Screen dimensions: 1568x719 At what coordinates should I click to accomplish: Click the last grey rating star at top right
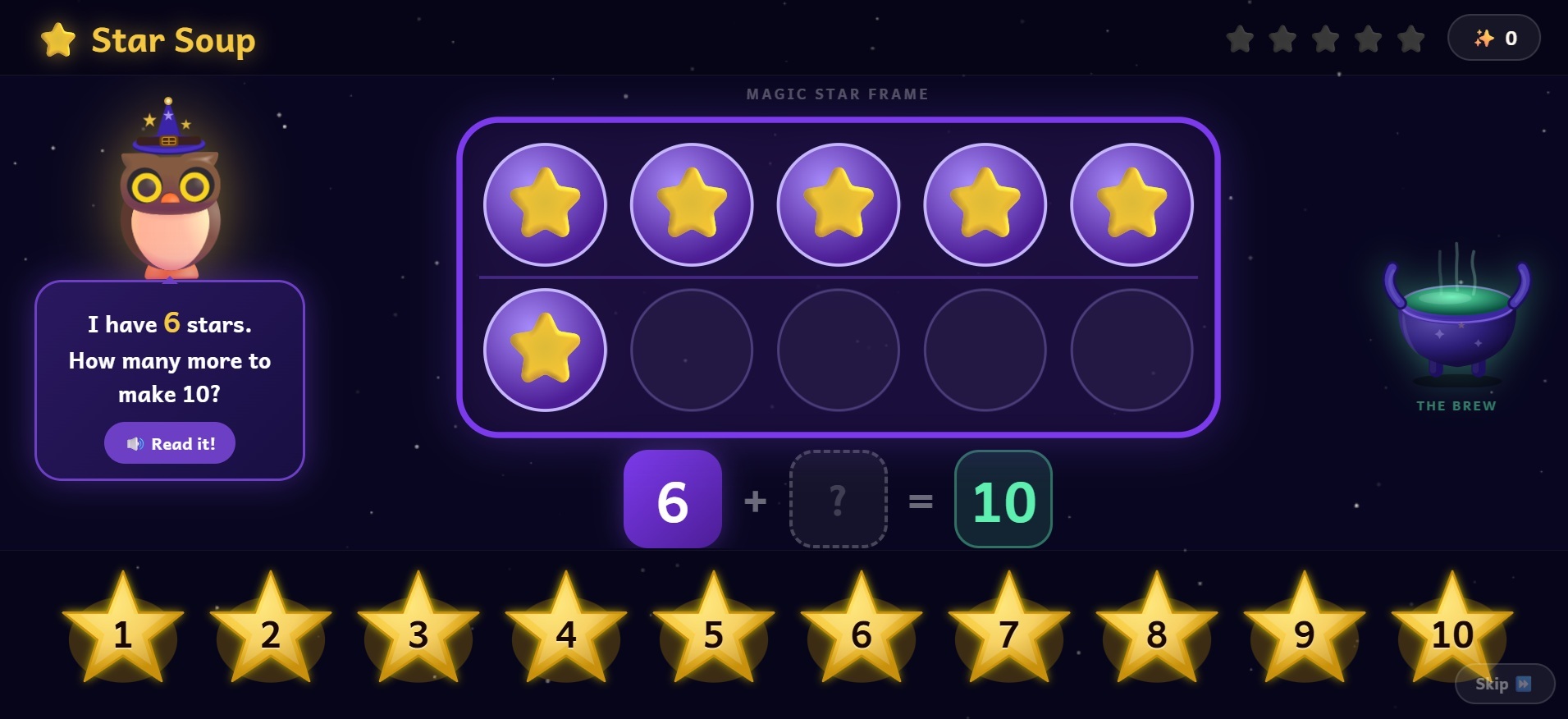point(1411,38)
